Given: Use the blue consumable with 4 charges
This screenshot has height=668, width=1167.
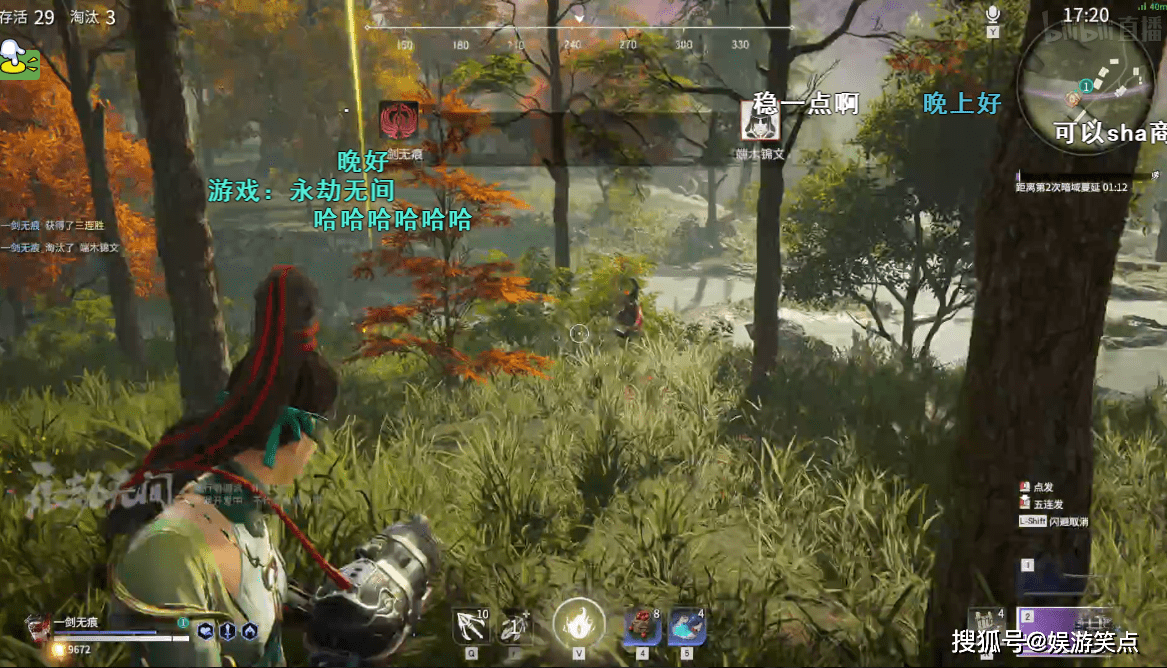Looking at the screenshot, I should coord(687,626).
